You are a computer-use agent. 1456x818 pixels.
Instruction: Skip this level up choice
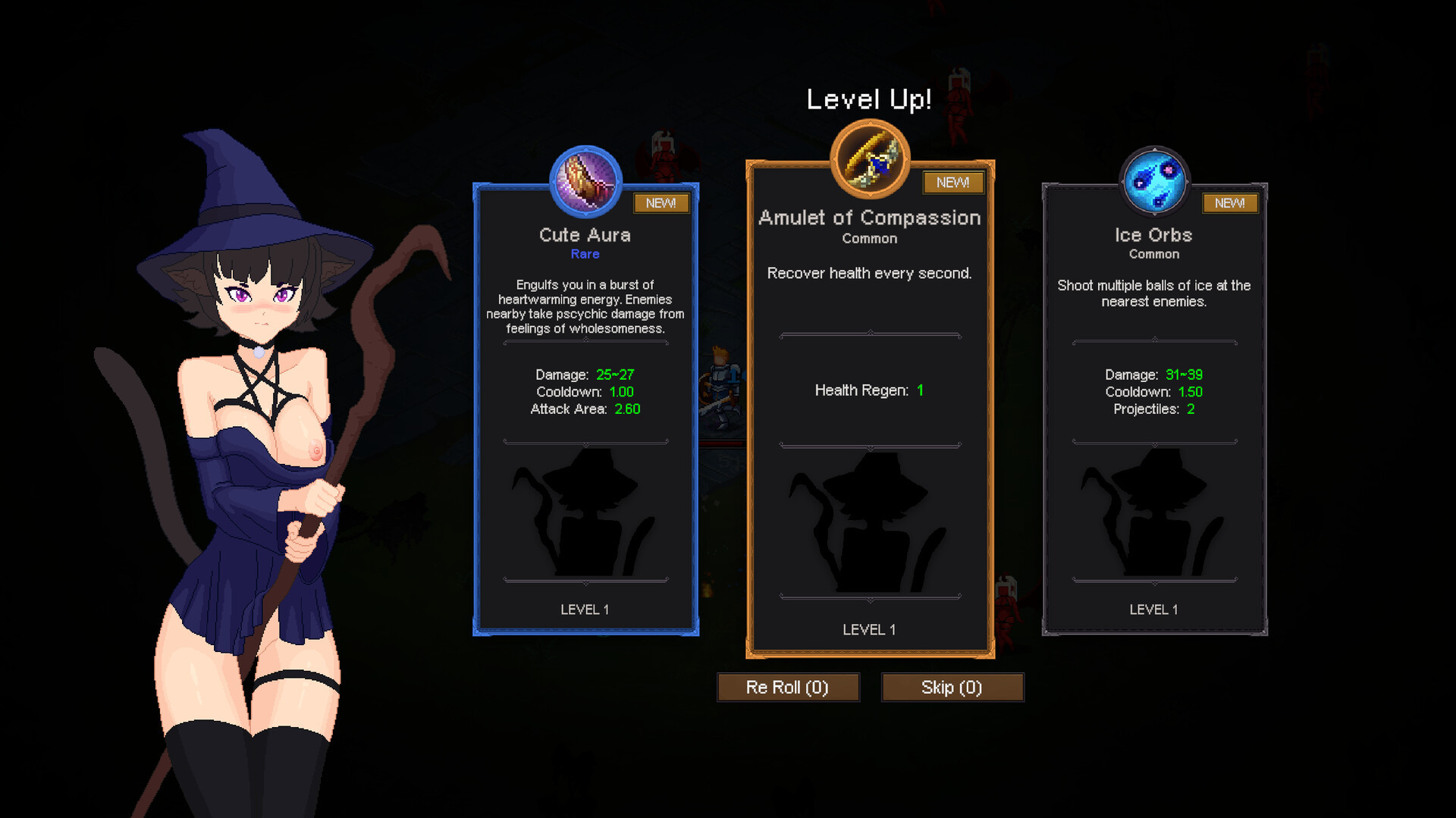(952, 688)
